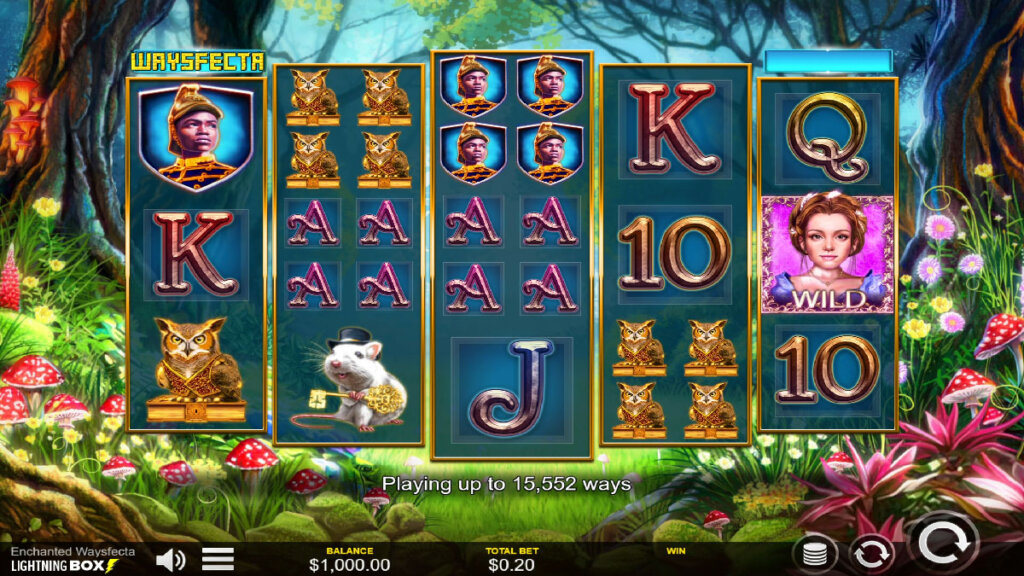This screenshot has width=1024, height=576.
Task: Open the hamburger menu
Action: [218, 559]
